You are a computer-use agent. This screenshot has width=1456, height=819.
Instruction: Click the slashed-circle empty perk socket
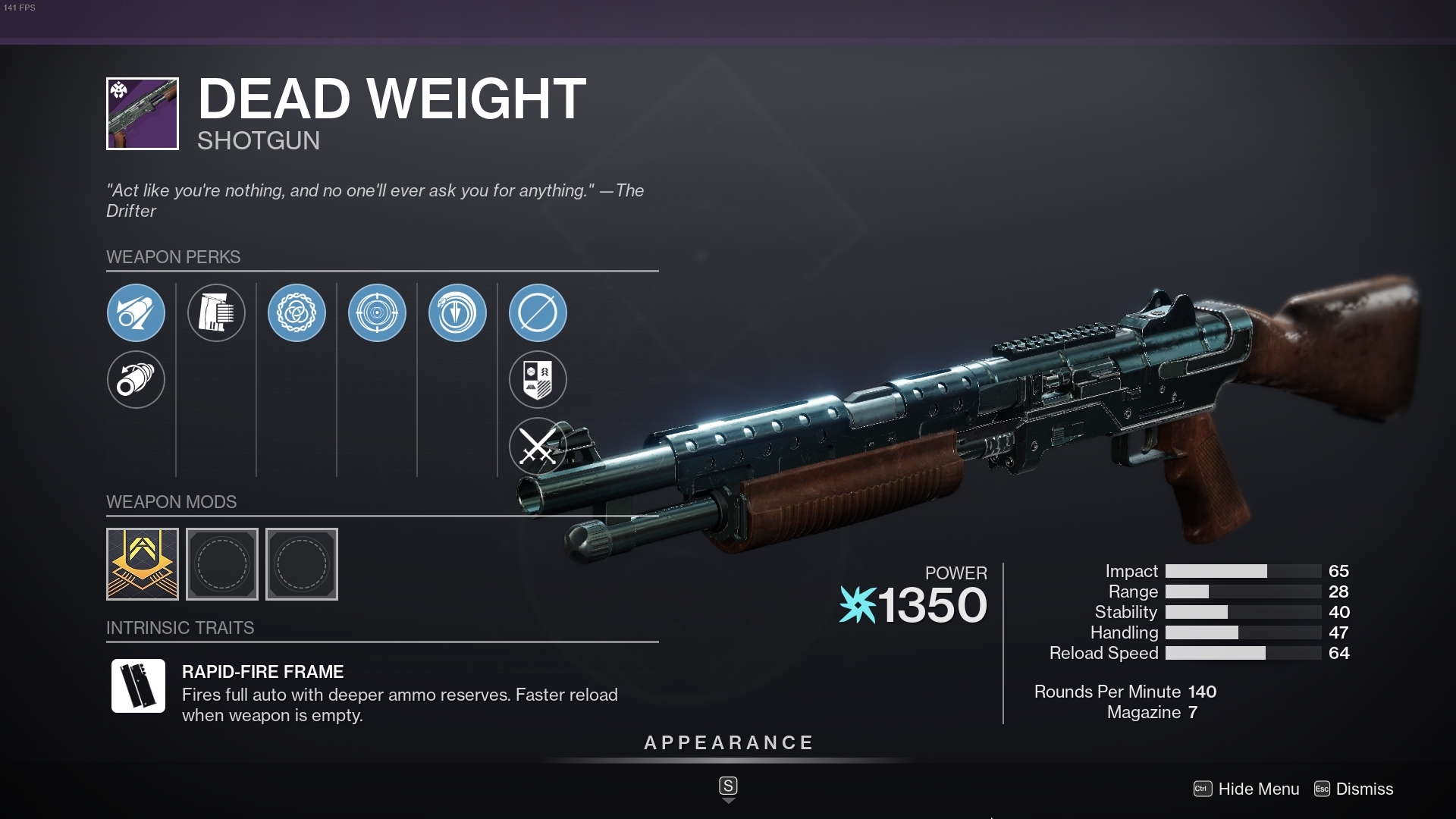[x=538, y=312]
